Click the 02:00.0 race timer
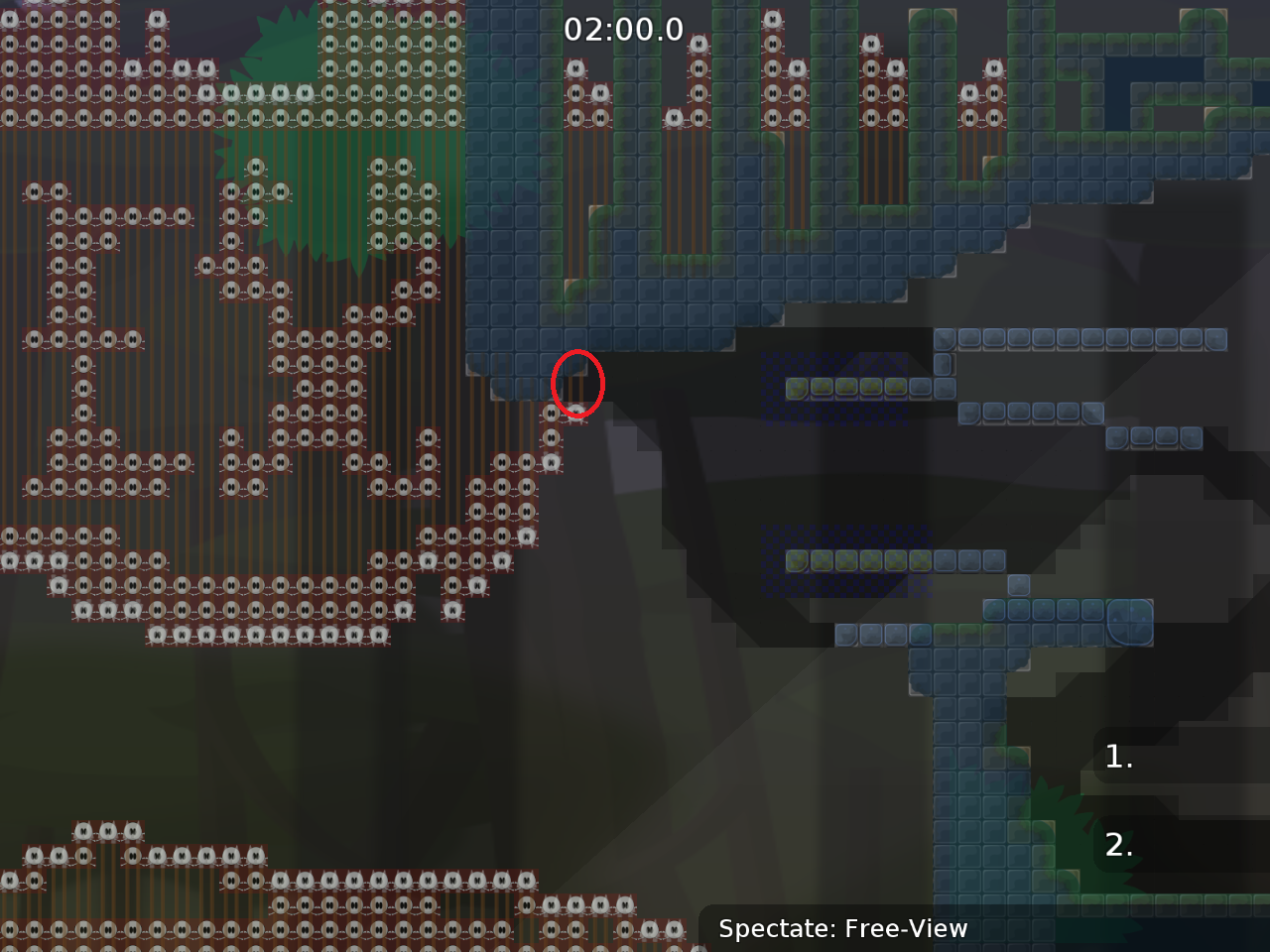Viewport: 1270px width, 952px height. 621,29
